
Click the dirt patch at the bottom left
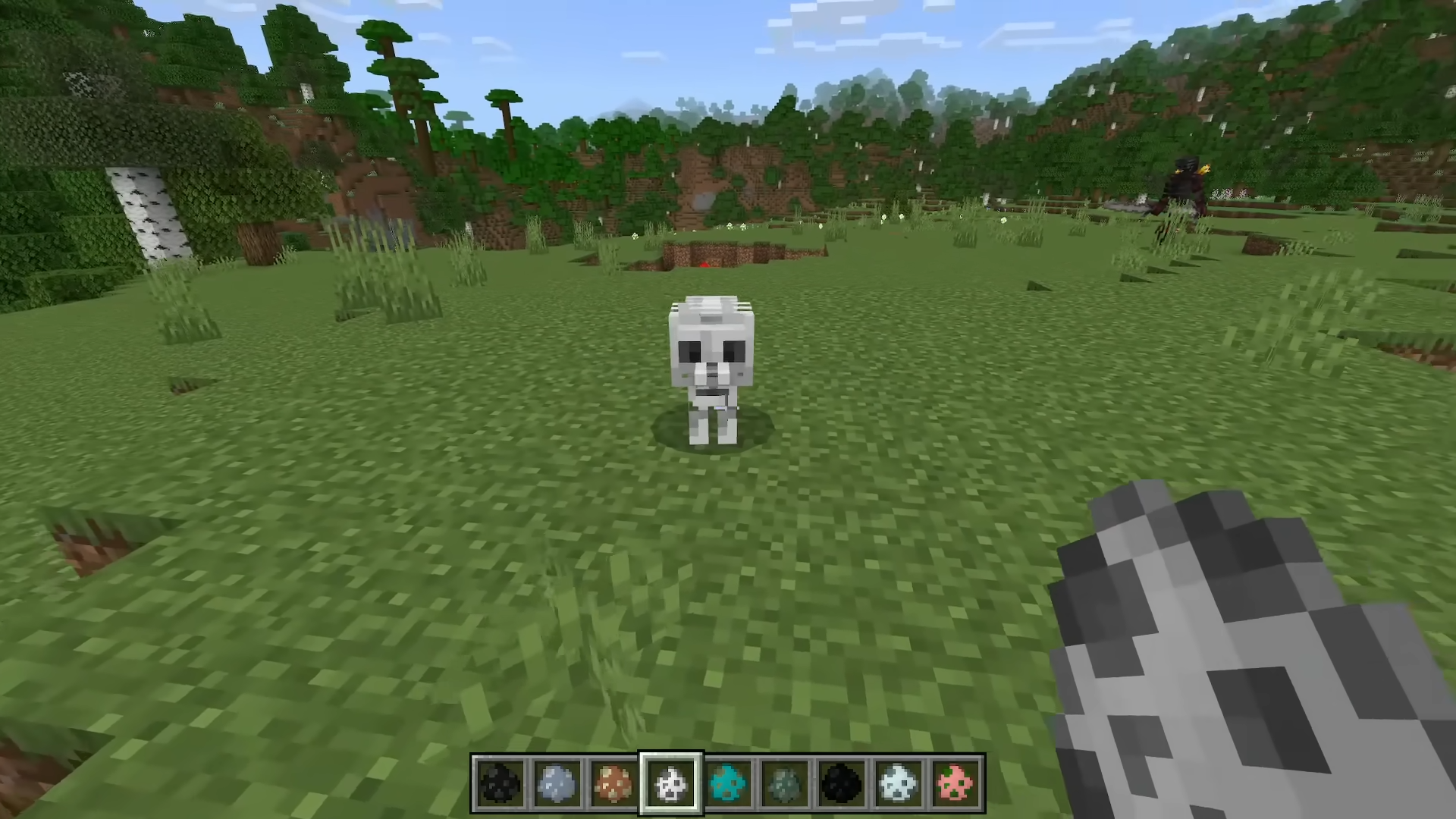[x=83, y=546]
